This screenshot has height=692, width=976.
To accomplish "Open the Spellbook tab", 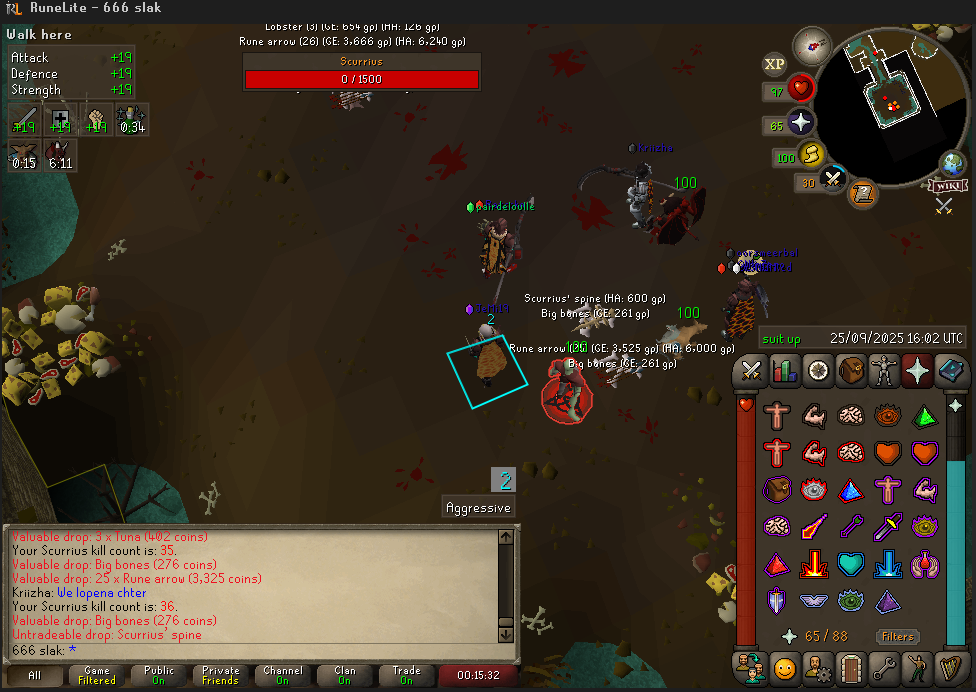I will pos(949,371).
